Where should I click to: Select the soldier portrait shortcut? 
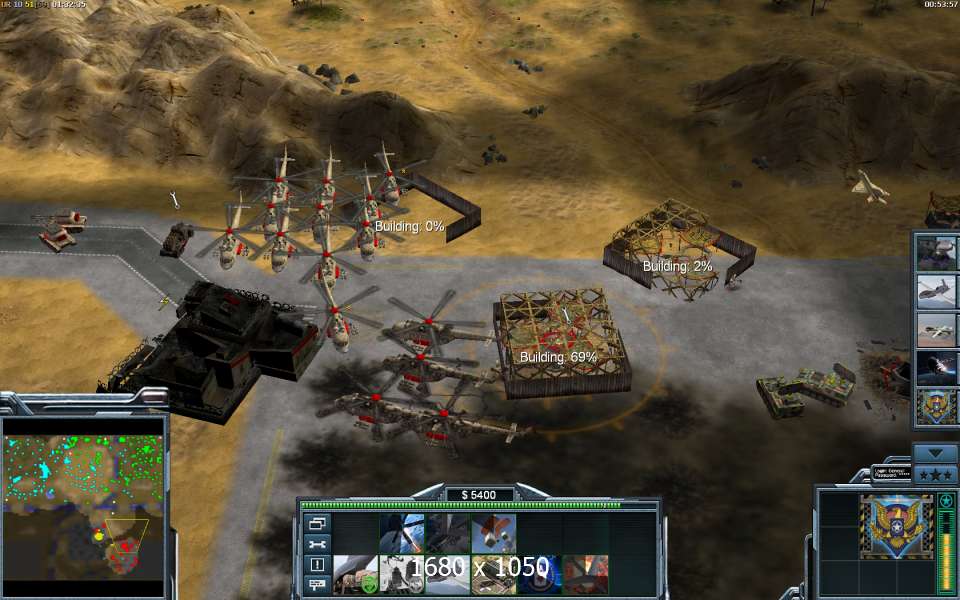(937, 254)
